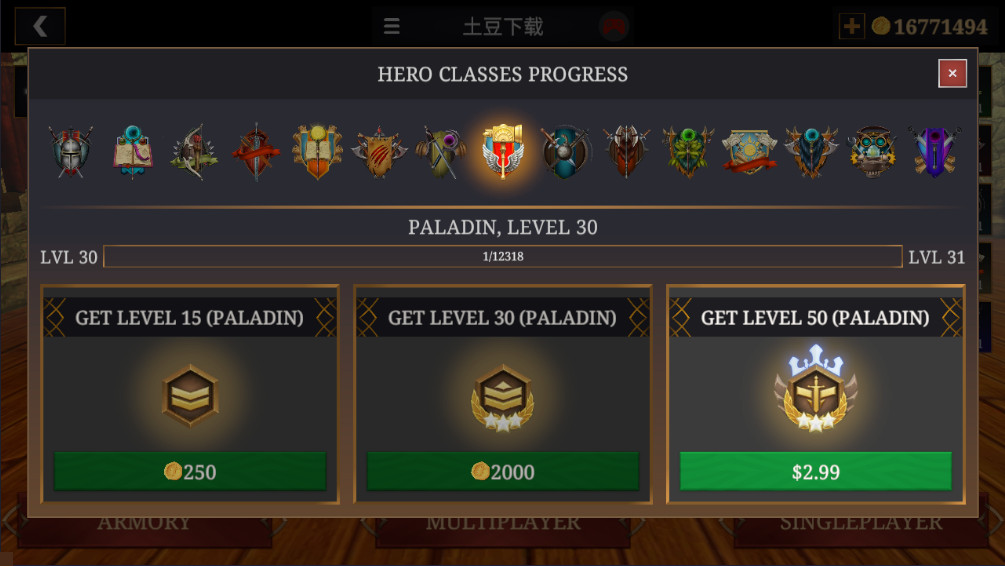Choose the goggled skull class emblem
This screenshot has height=566, width=1005.
[873, 152]
